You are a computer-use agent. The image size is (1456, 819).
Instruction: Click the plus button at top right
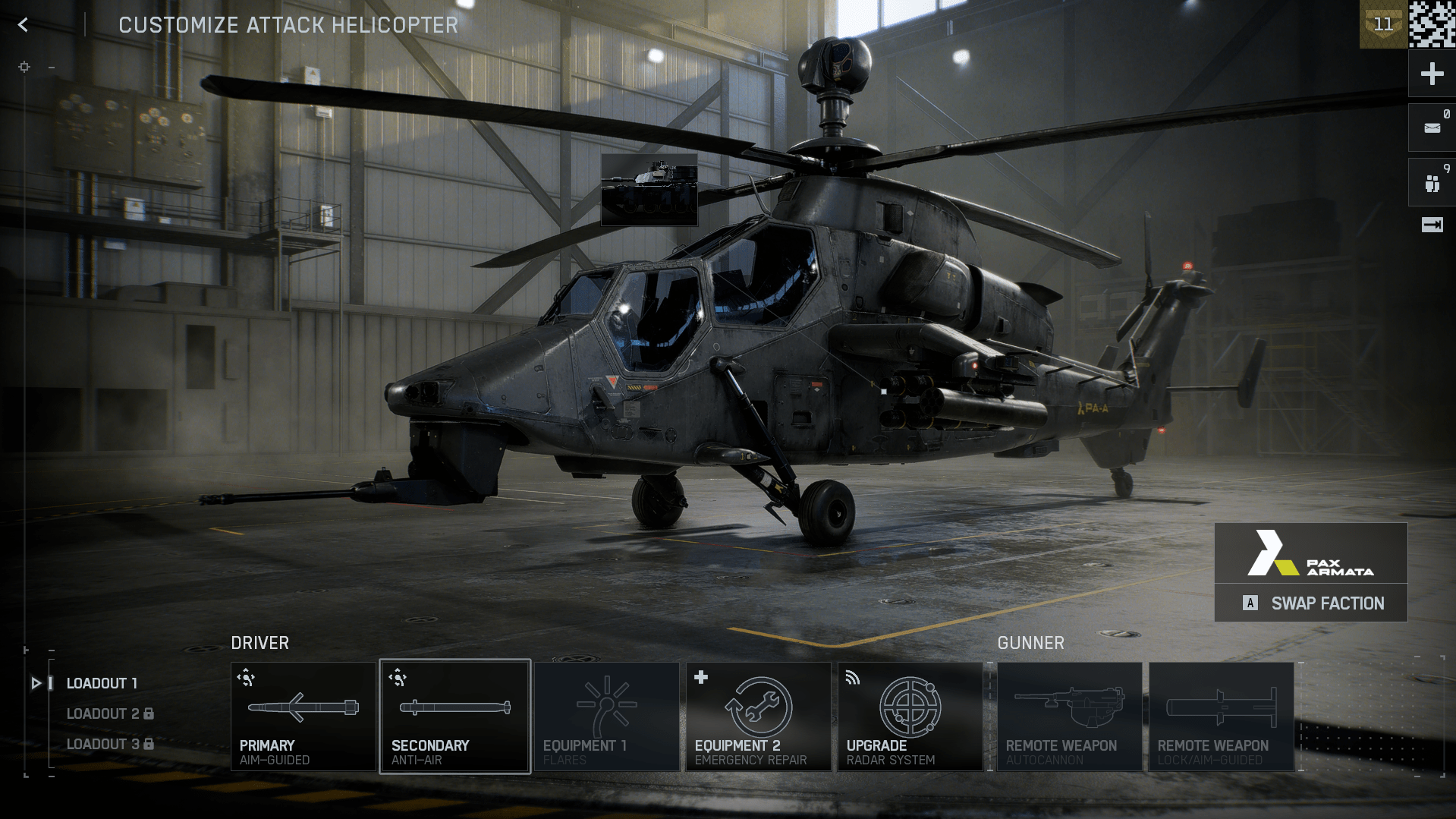click(x=1432, y=74)
